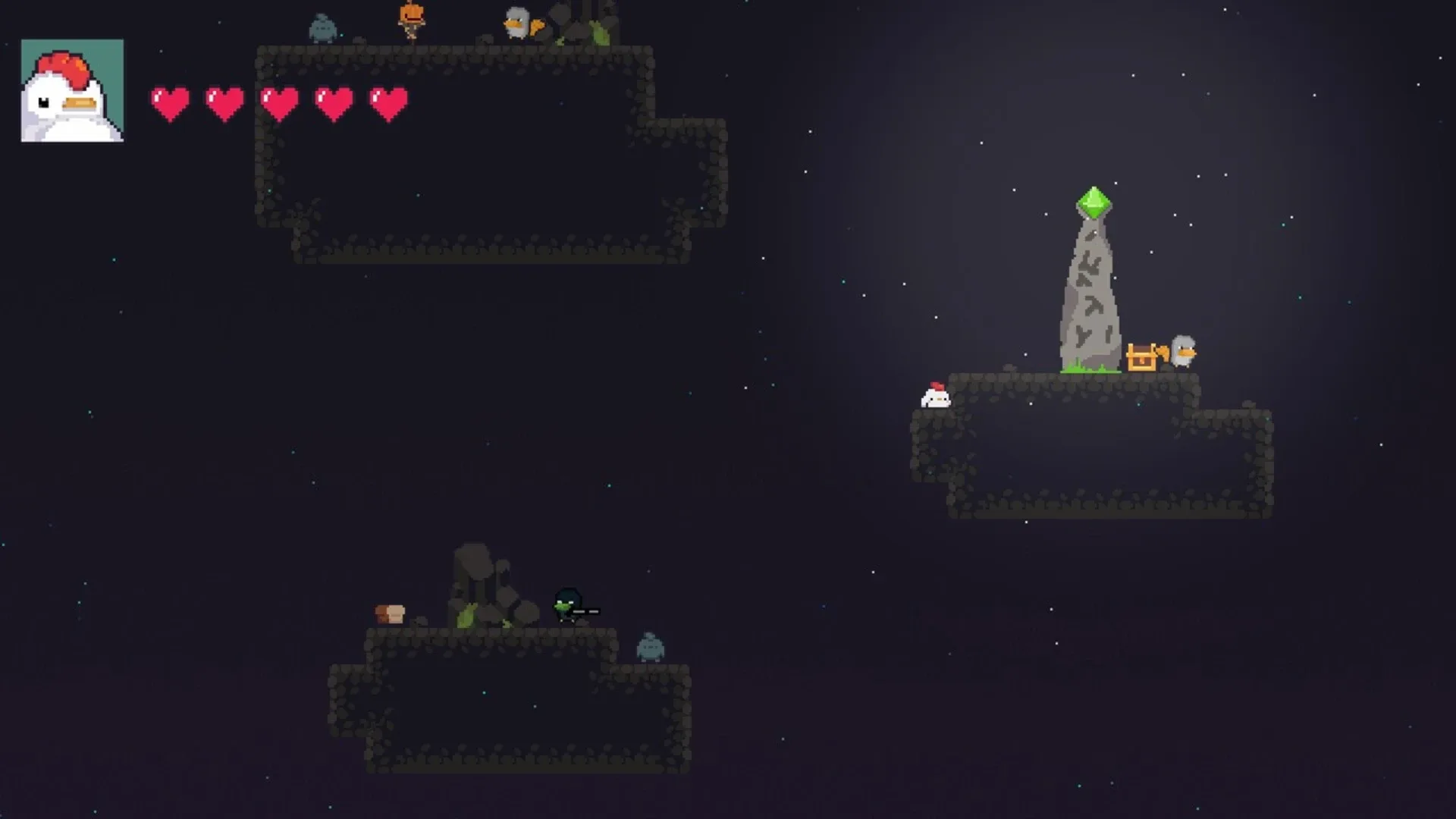Click the fourth heart in the health display

332,102
